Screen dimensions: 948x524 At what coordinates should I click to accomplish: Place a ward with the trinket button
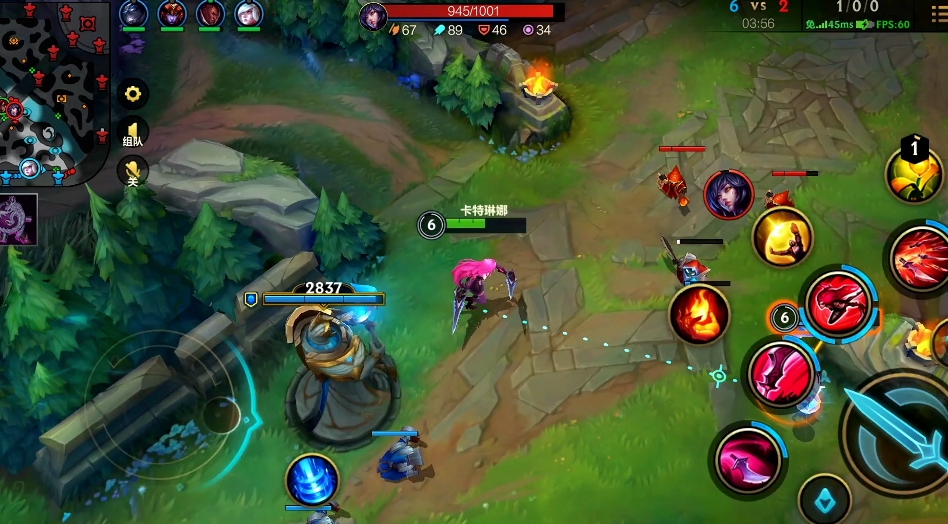(x=824, y=498)
